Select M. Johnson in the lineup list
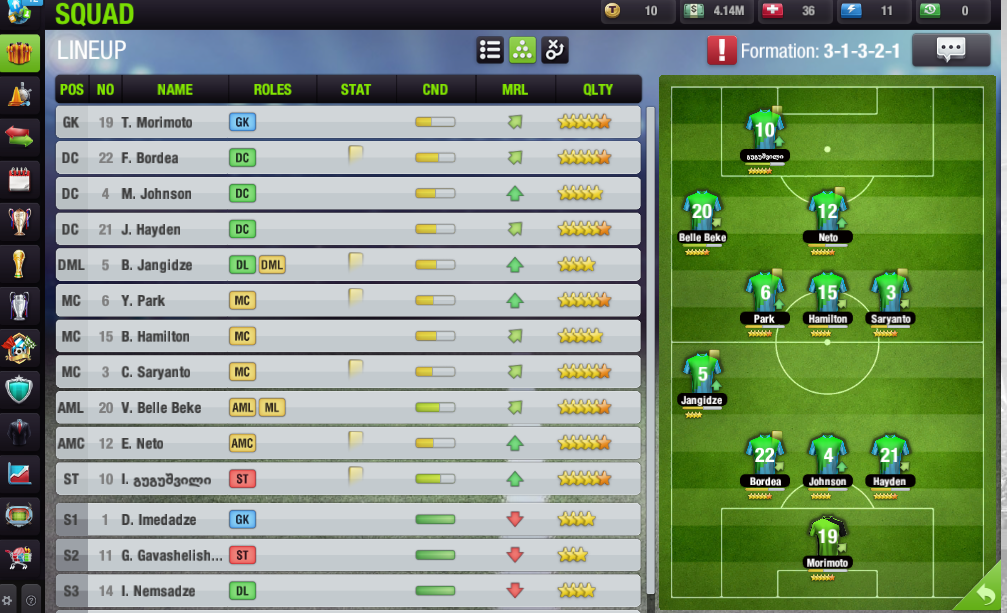This screenshot has width=1007, height=613. click(348, 194)
